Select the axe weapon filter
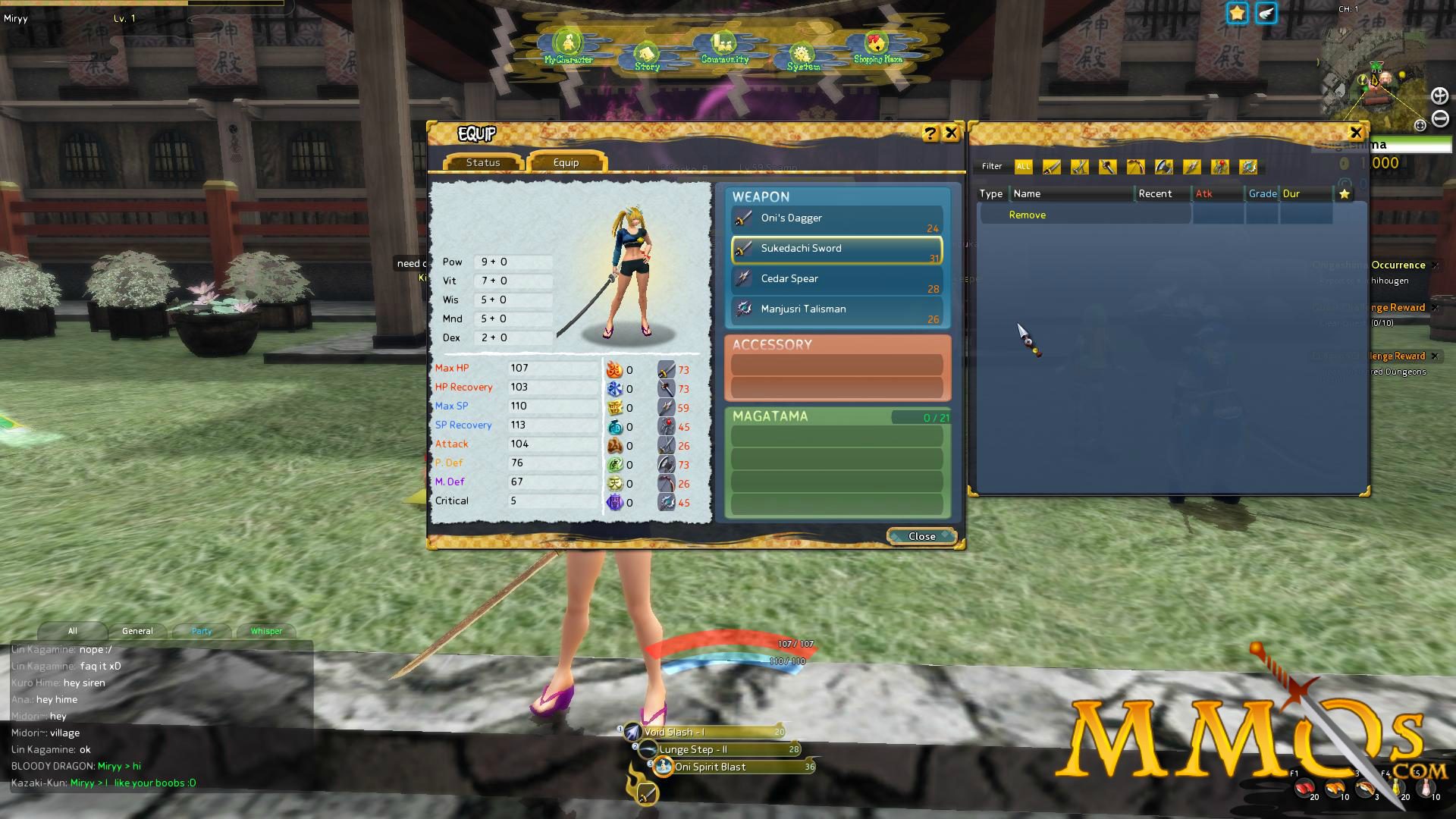 click(1163, 167)
